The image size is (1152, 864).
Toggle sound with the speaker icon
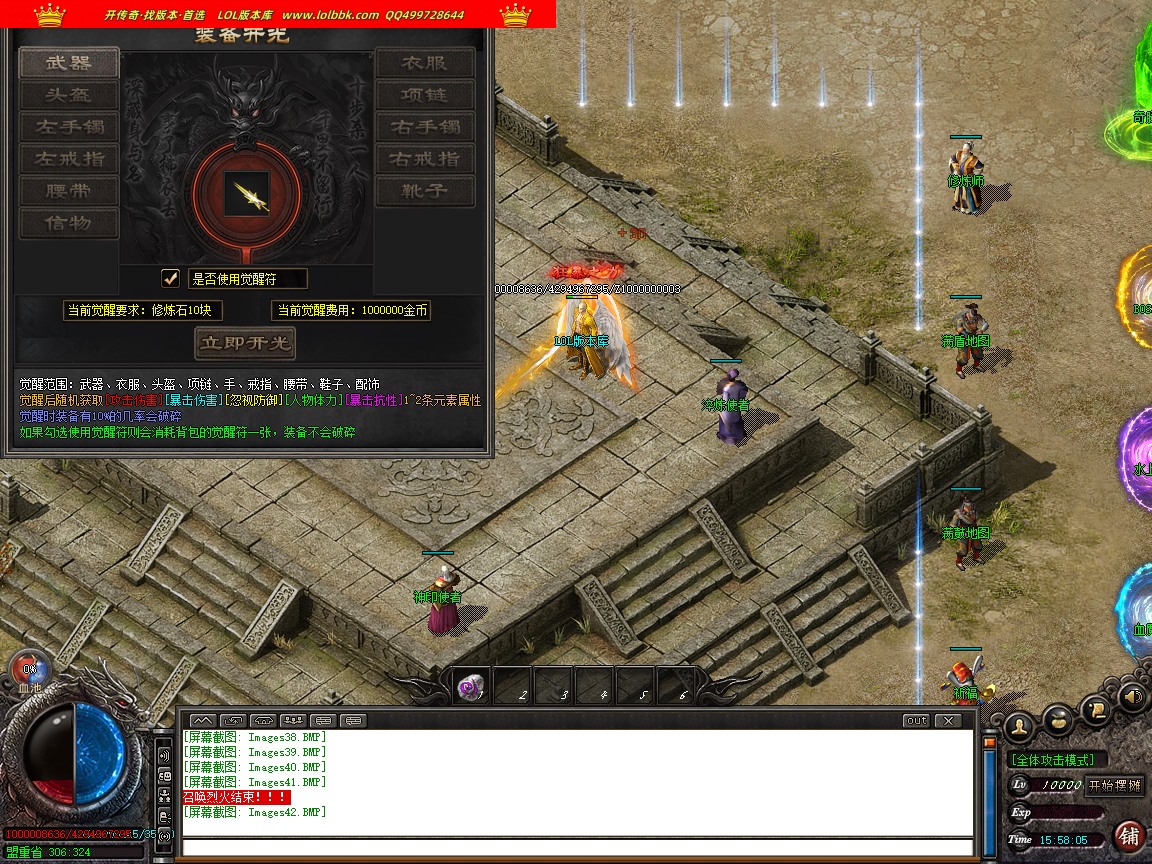pos(1133,695)
